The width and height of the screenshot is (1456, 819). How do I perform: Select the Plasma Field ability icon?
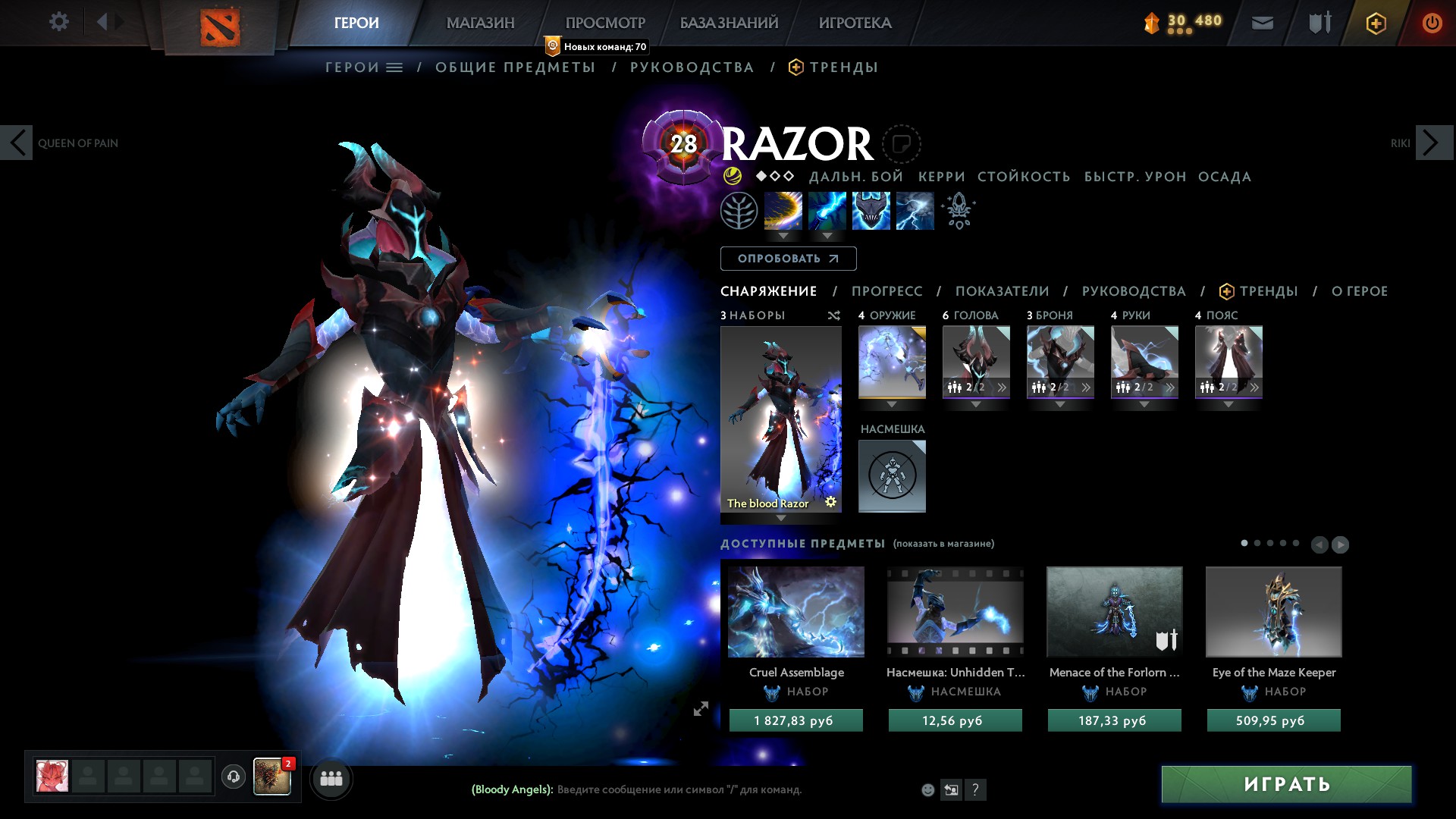(x=783, y=211)
